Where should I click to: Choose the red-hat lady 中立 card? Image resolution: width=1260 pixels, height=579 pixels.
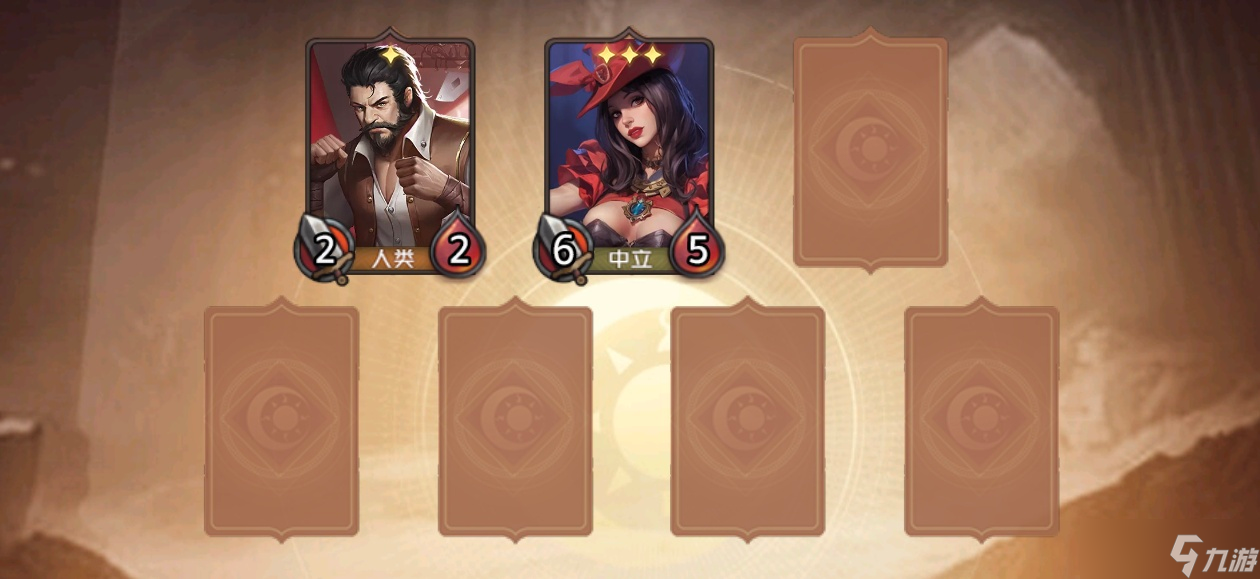pyautogui.click(x=629, y=155)
